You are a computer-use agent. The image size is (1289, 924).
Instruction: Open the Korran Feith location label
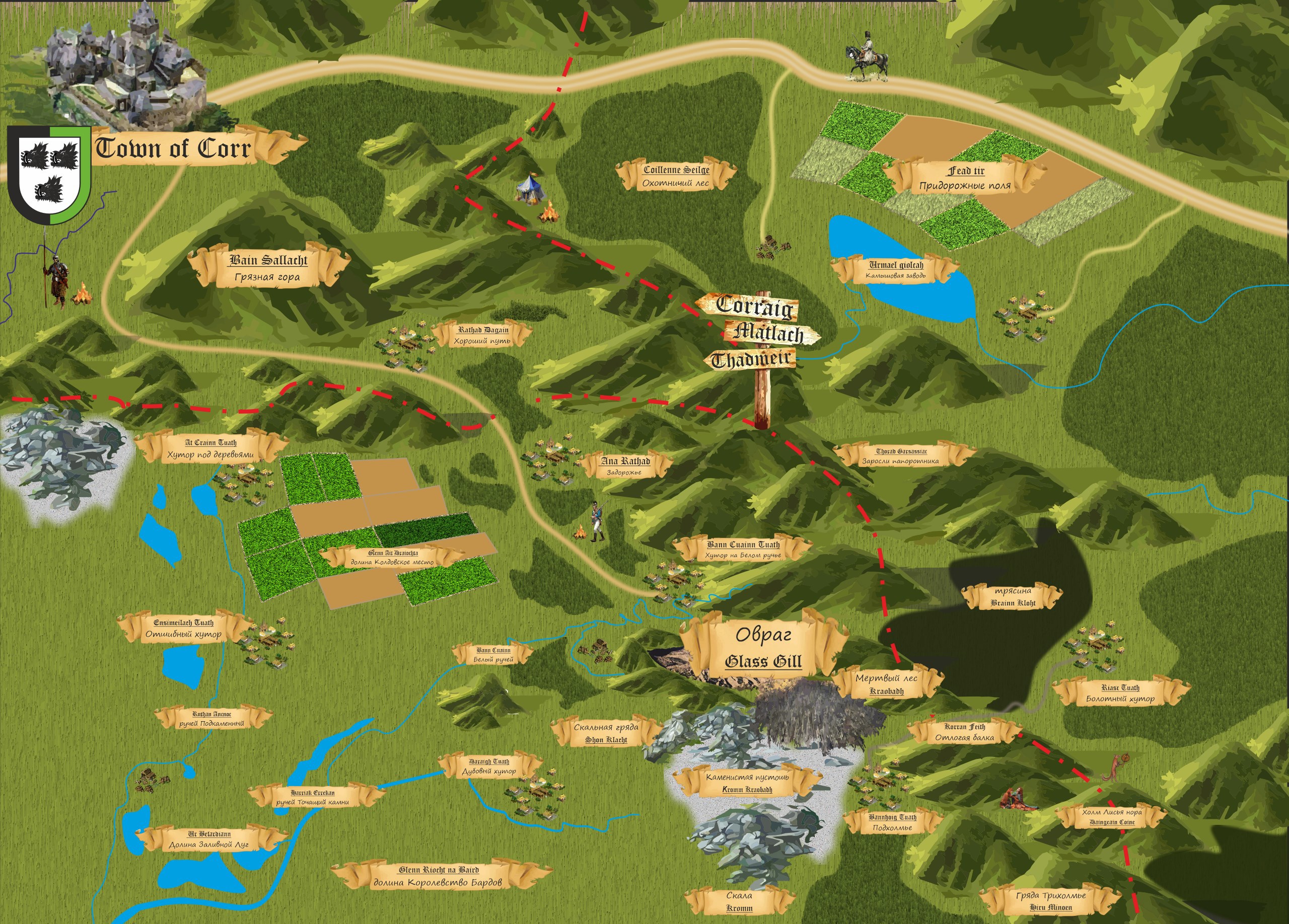point(964,732)
